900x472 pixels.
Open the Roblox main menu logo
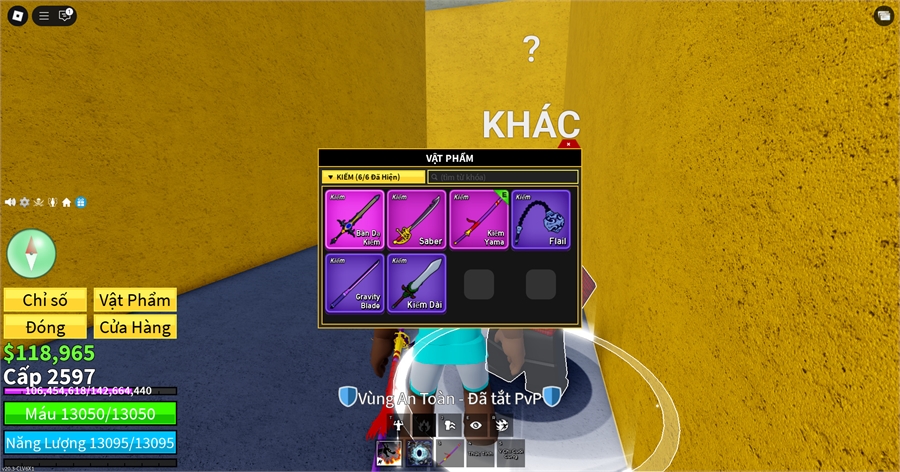[x=15, y=15]
